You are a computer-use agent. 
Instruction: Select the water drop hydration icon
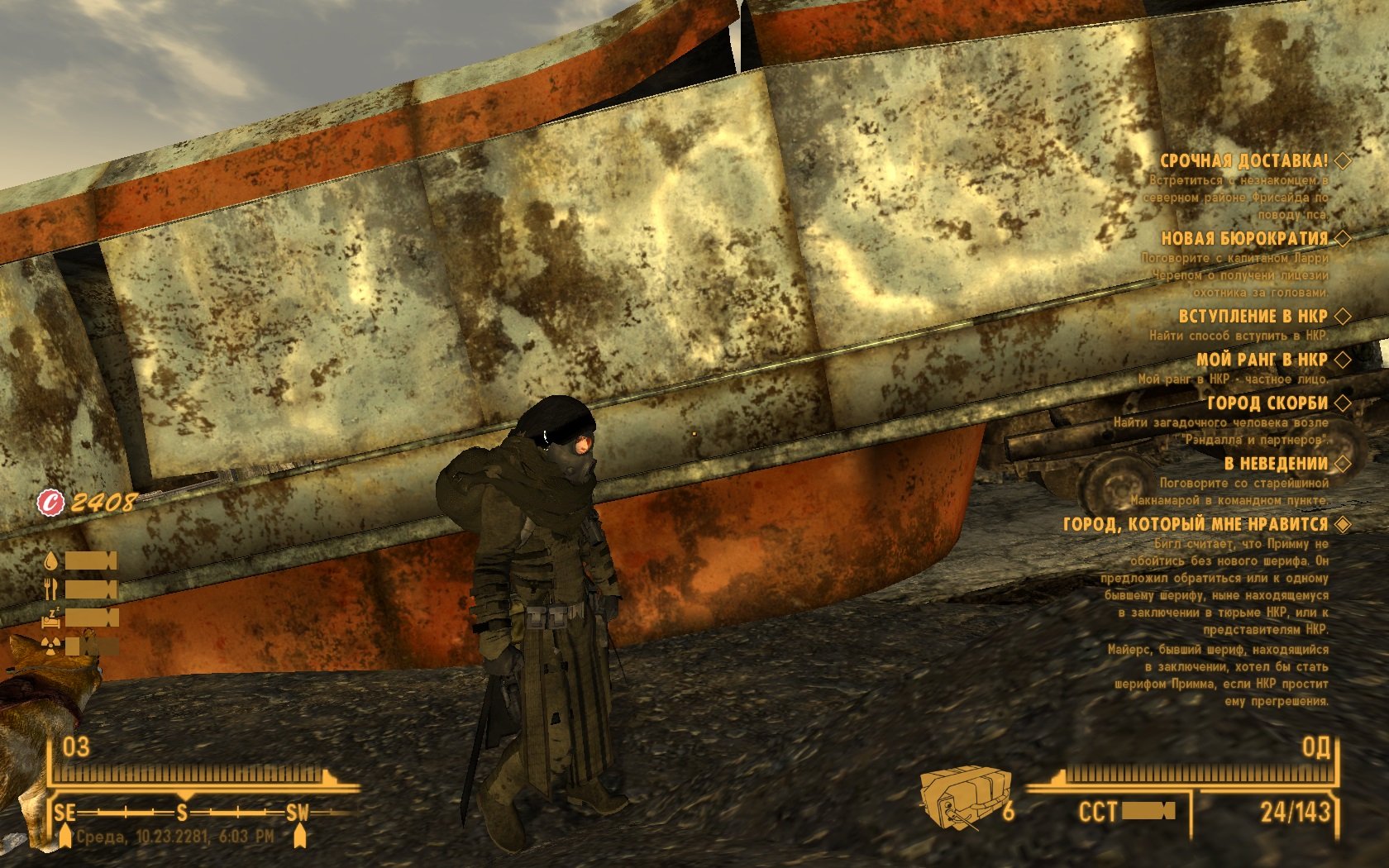51,561
